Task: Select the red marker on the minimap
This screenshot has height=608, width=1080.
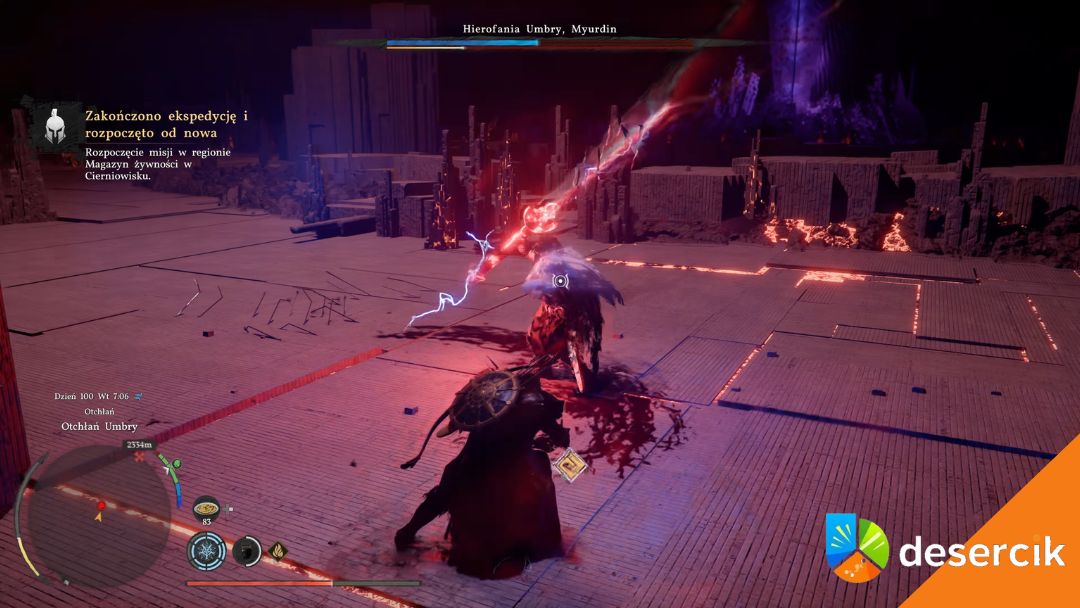Action: point(101,504)
